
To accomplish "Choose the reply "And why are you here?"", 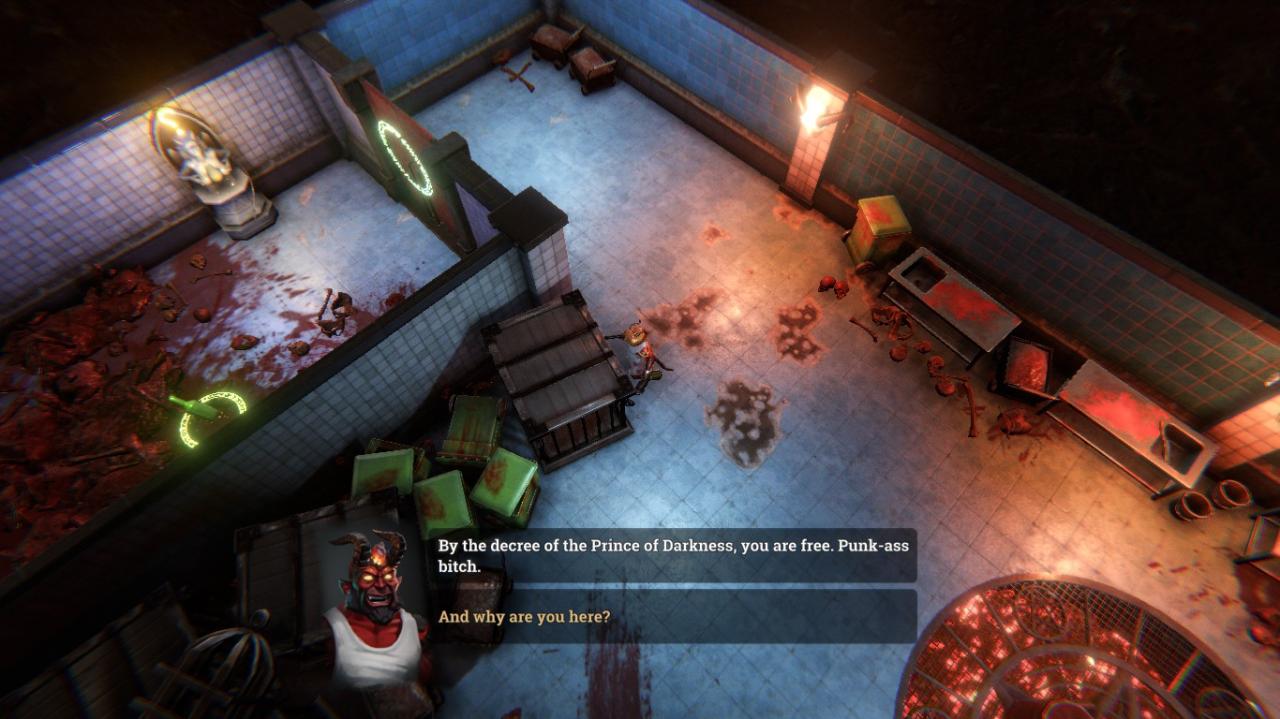I will [x=525, y=617].
